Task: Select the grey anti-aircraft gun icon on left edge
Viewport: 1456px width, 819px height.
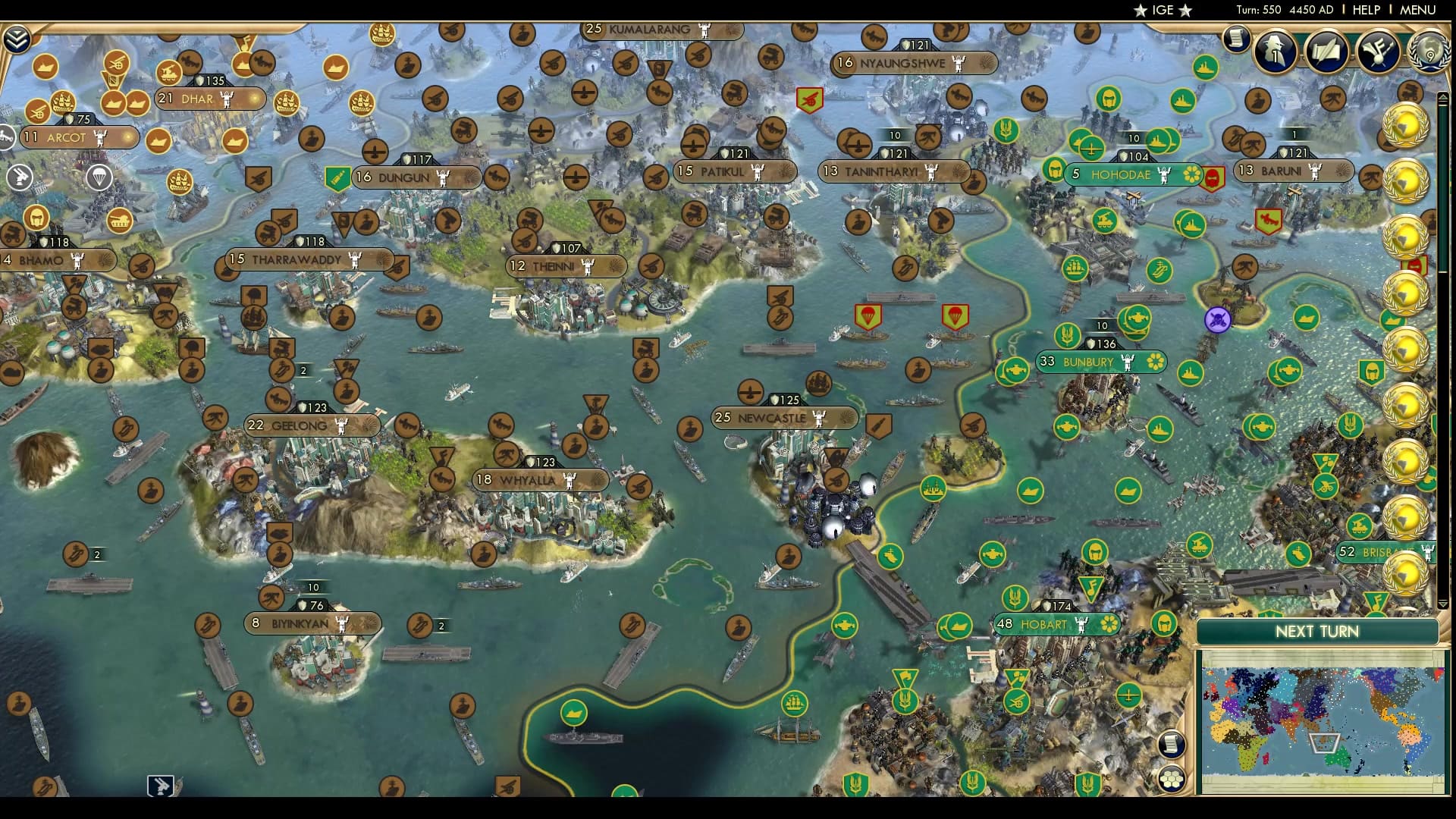Action: [20, 177]
